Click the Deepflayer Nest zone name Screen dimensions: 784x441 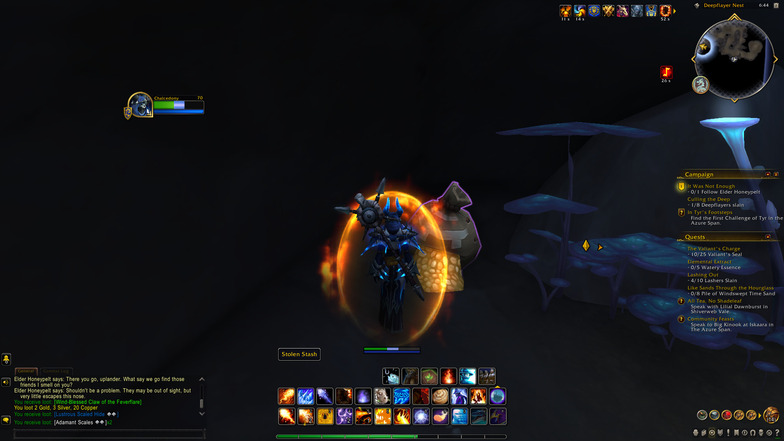click(x=722, y=5)
